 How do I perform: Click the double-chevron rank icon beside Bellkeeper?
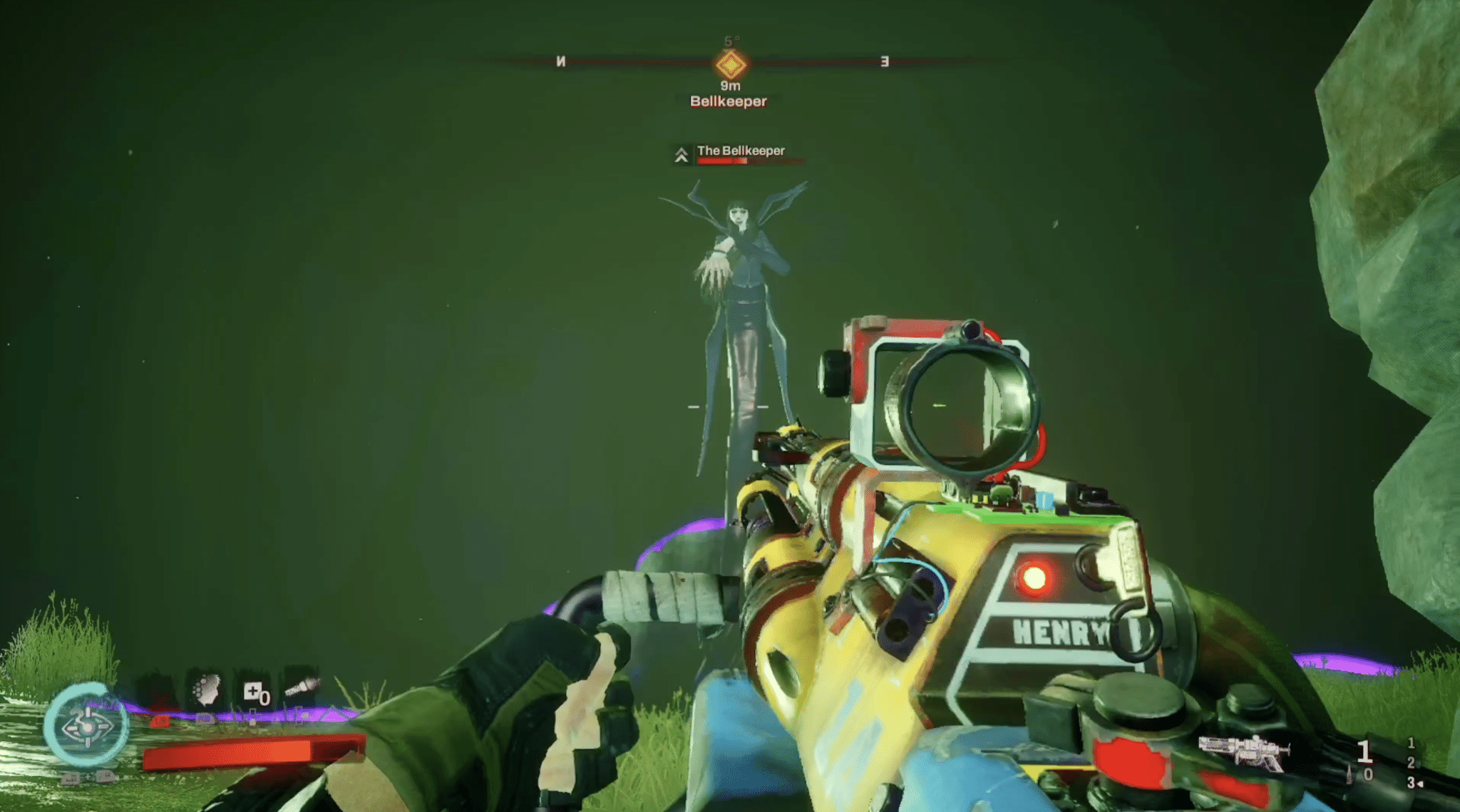point(681,154)
